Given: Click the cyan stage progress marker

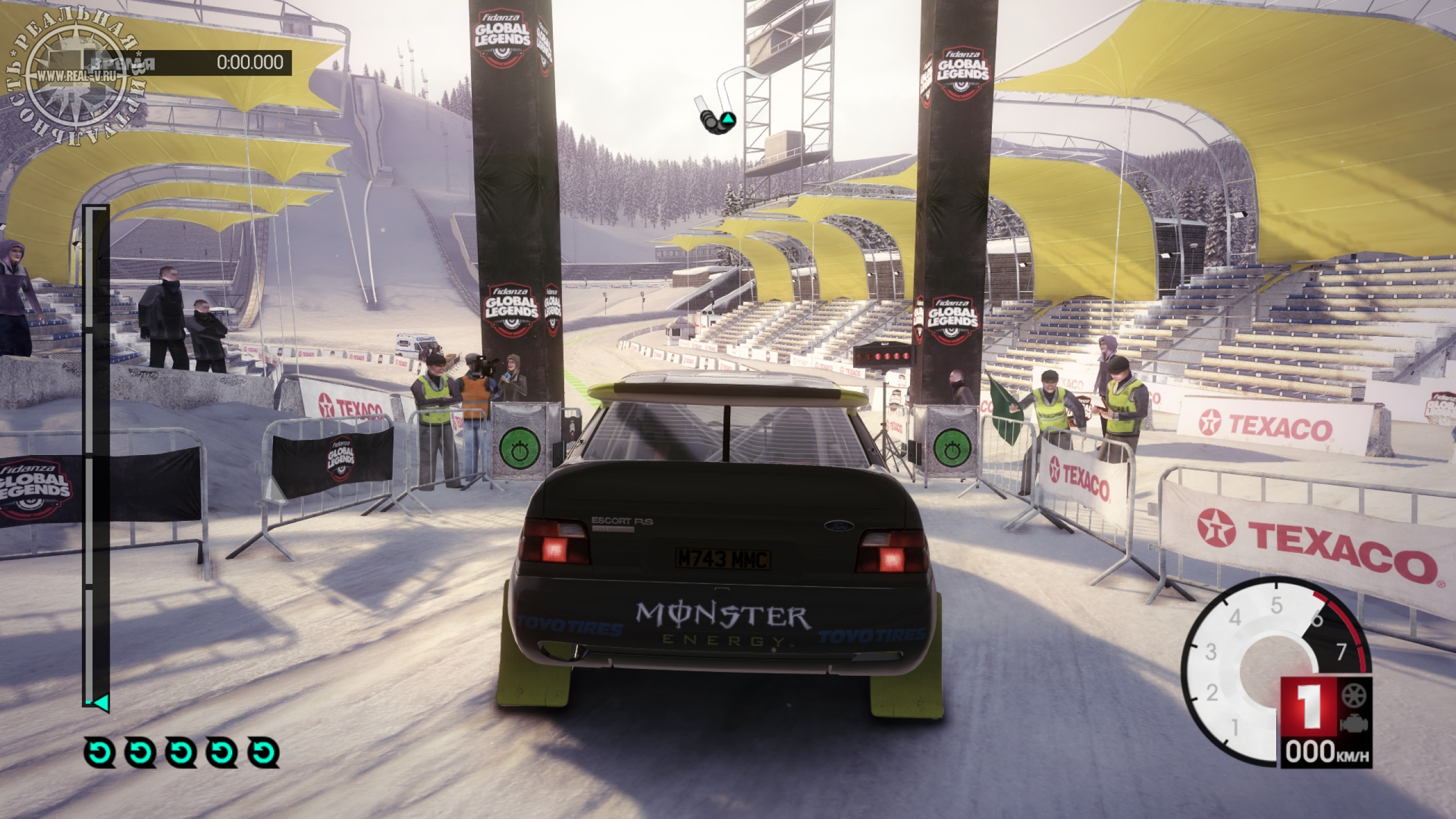Looking at the screenshot, I should click(100, 703).
